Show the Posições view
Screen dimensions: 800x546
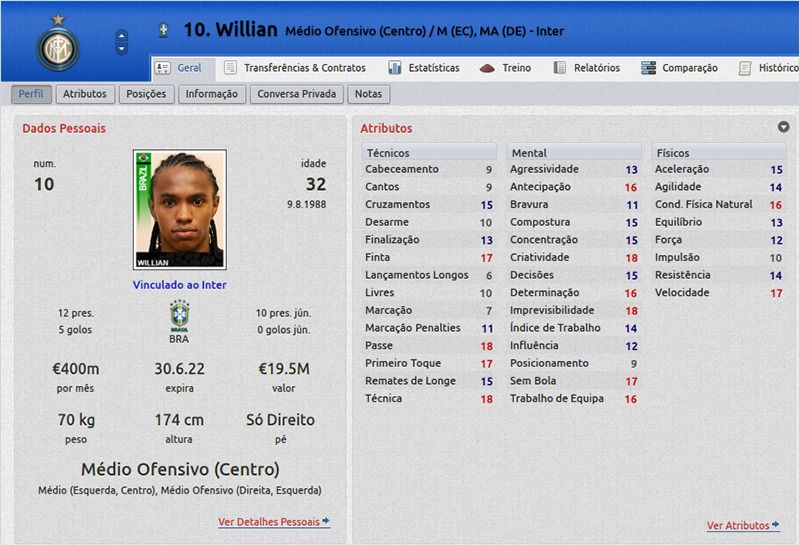[147, 94]
